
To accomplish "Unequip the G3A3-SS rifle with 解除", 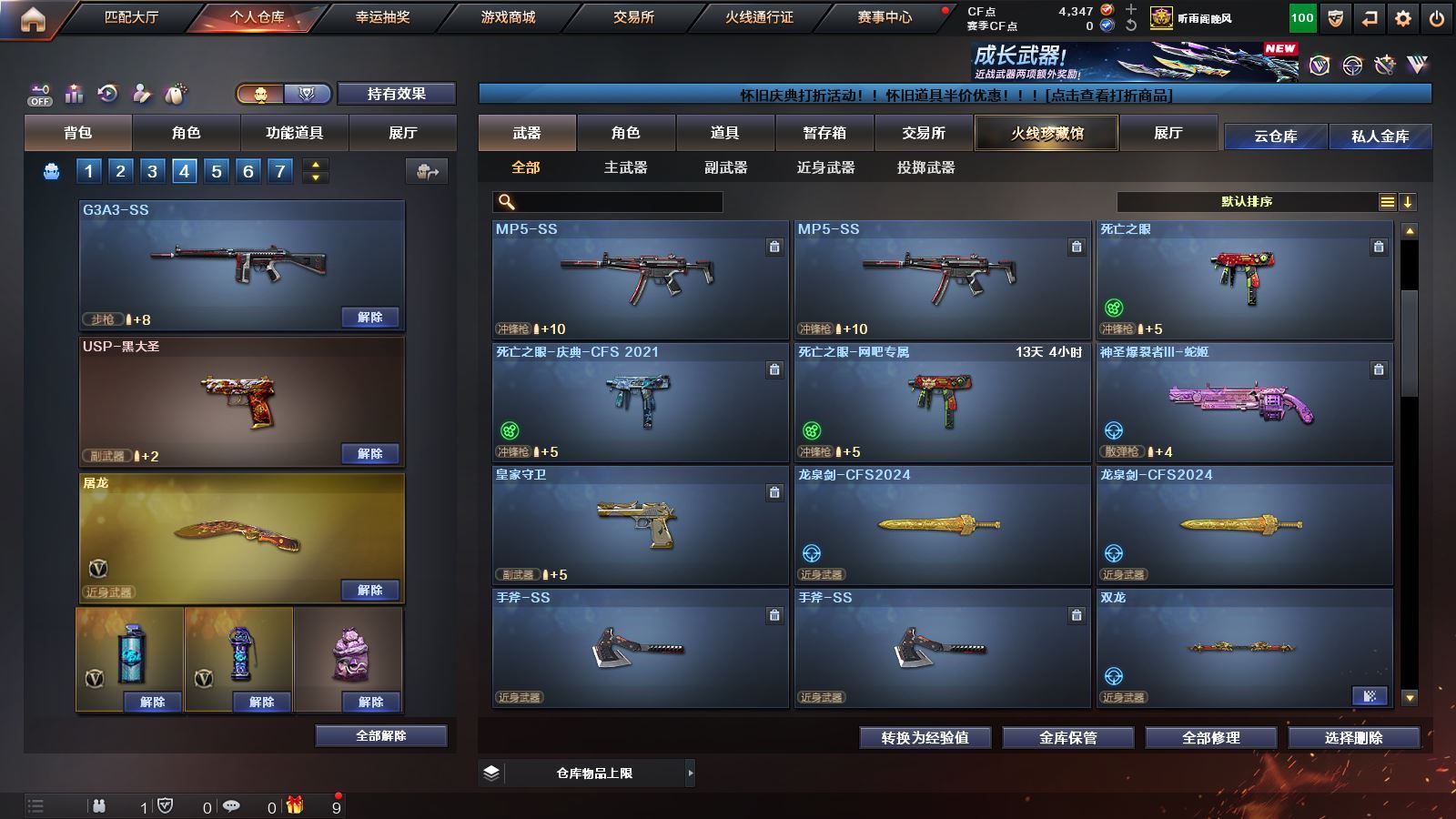I will tap(370, 317).
